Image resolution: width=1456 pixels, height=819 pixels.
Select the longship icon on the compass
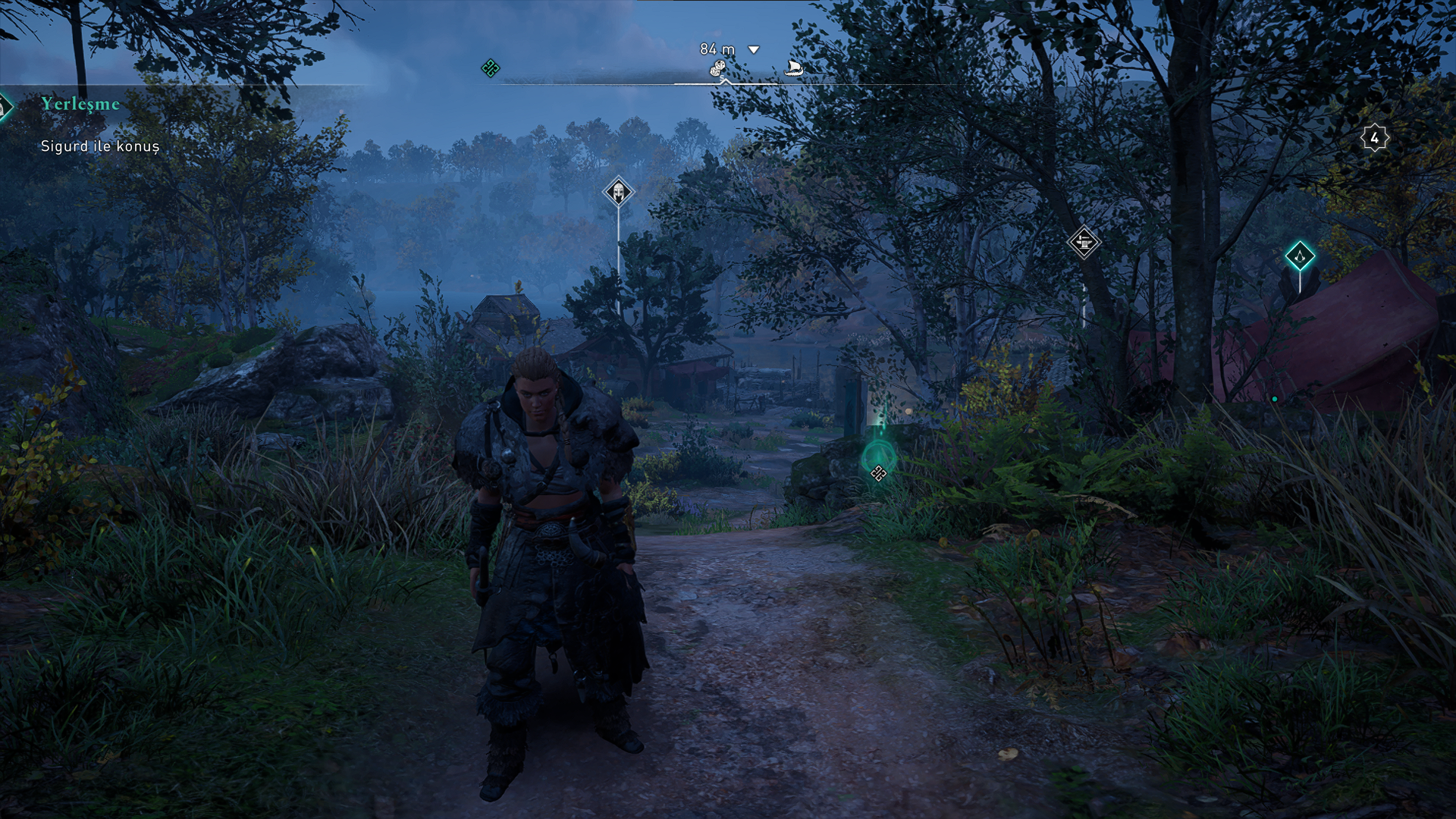(x=793, y=69)
